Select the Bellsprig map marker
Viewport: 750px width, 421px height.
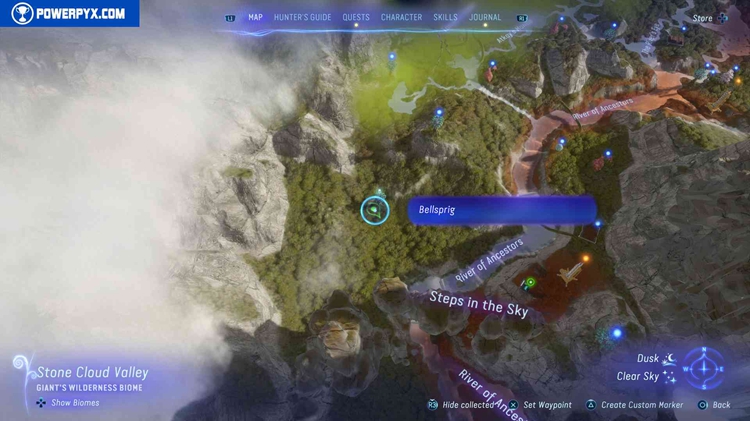pyautogui.click(x=374, y=210)
